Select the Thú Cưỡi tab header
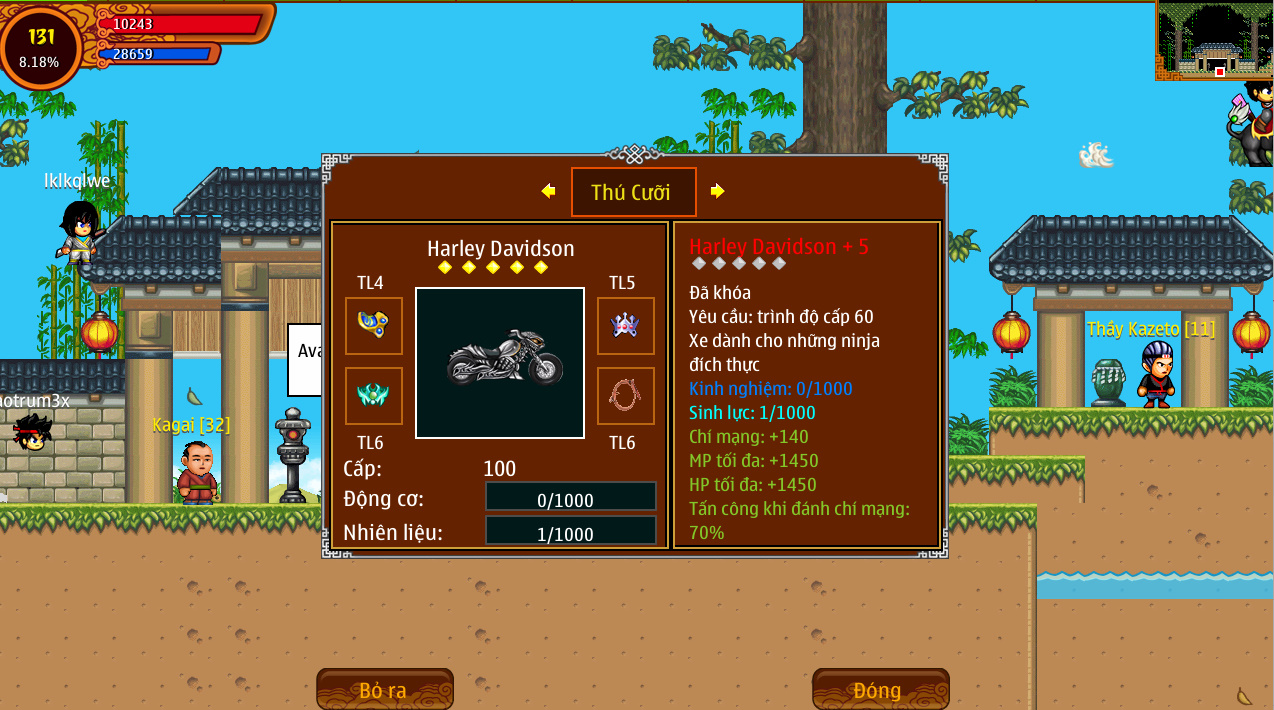This screenshot has width=1274, height=710. [633, 192]
